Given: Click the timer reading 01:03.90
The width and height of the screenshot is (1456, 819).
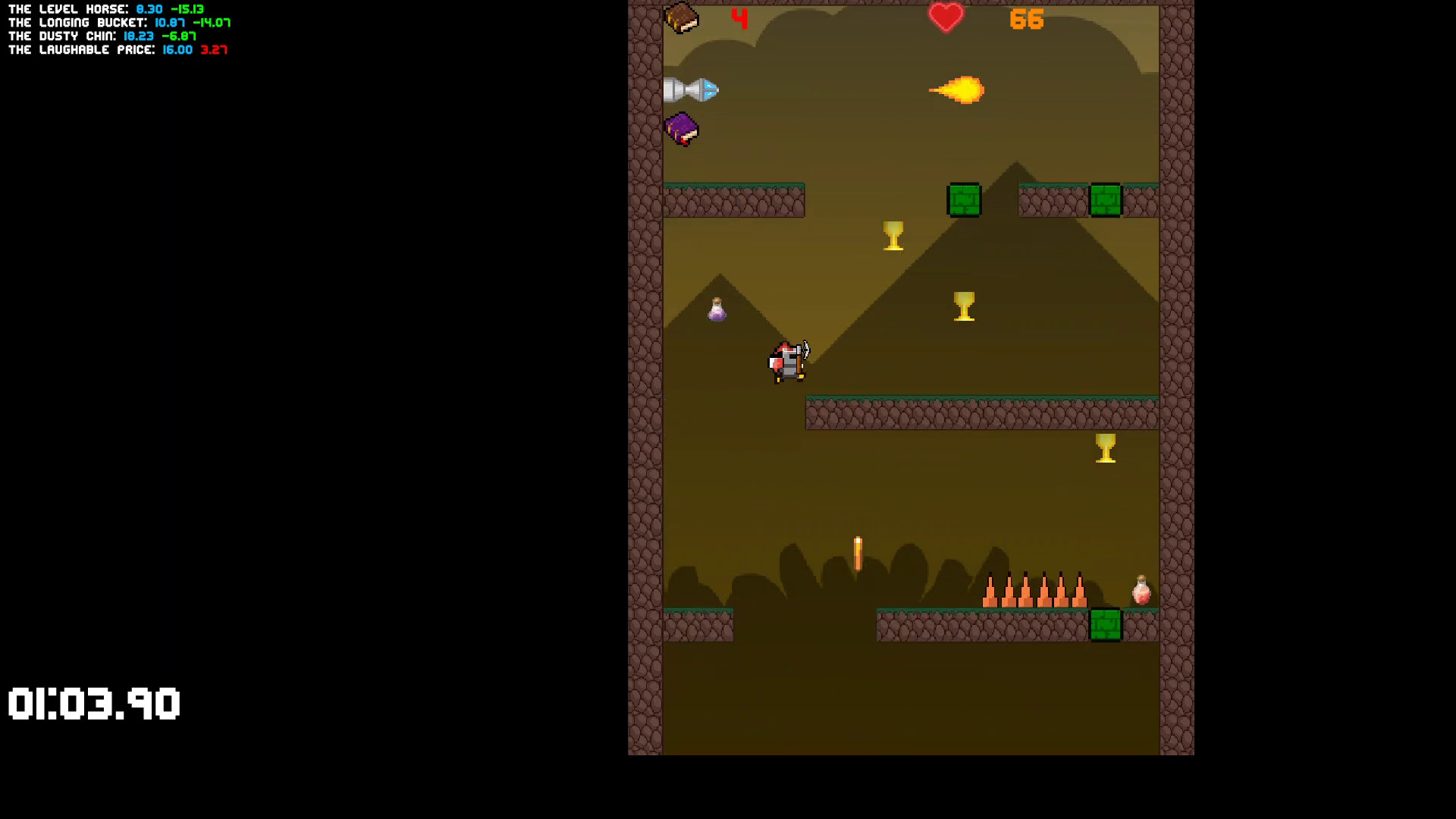Looking at the screenshot, I should click(x=93, y=705).
